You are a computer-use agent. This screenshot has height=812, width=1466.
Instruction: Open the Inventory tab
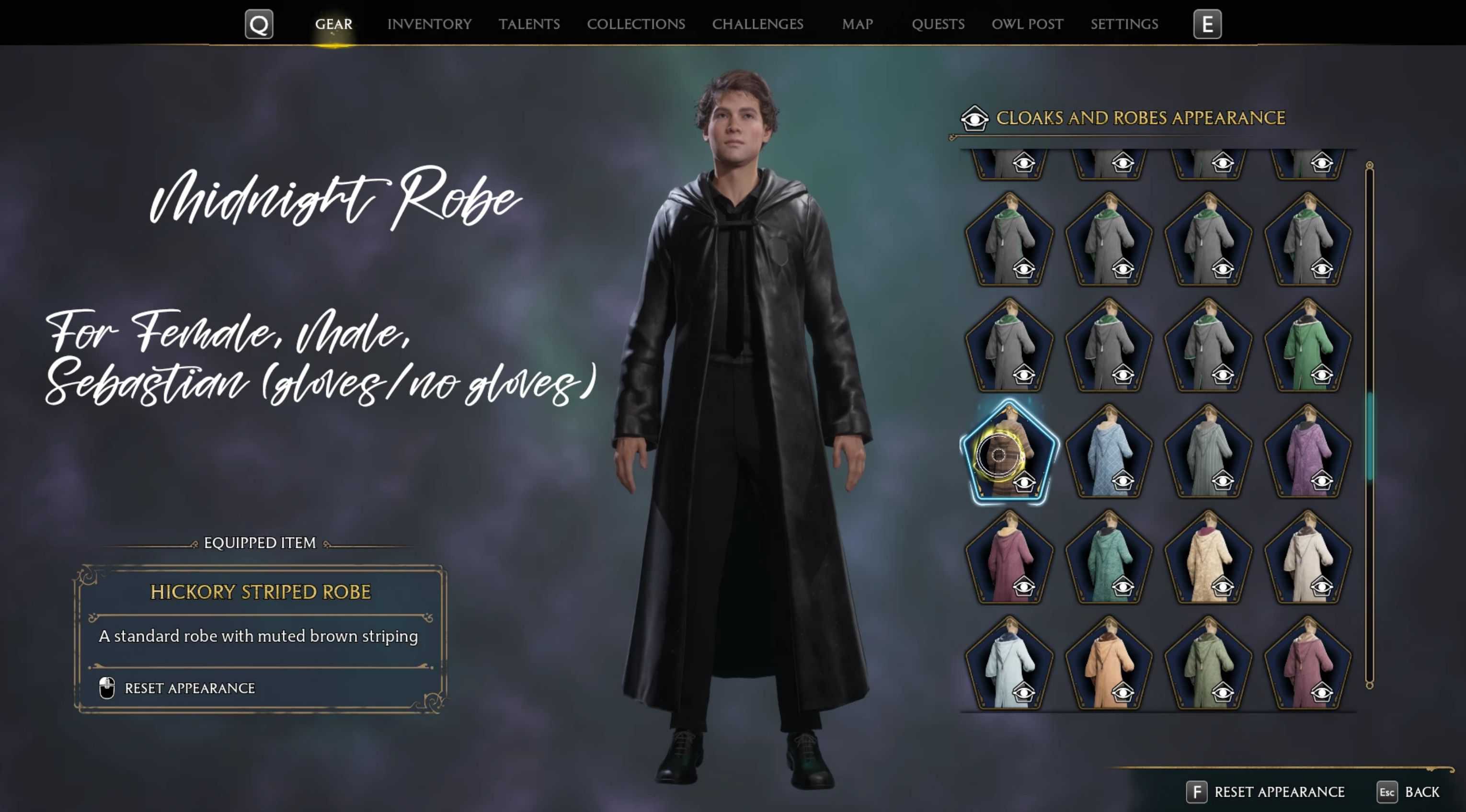click(429, 24)
